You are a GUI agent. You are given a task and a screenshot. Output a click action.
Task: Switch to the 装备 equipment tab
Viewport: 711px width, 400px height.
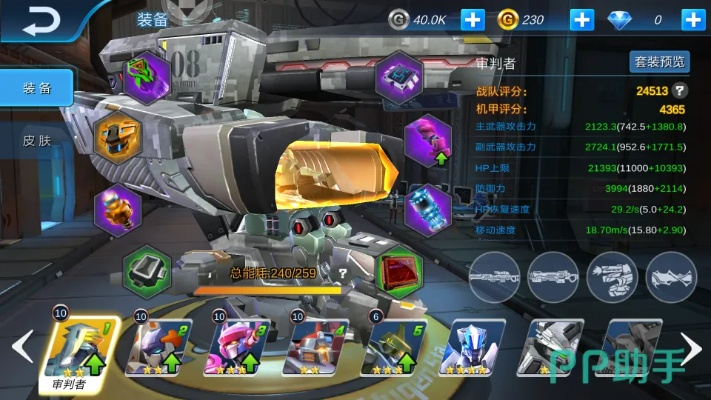37,87
